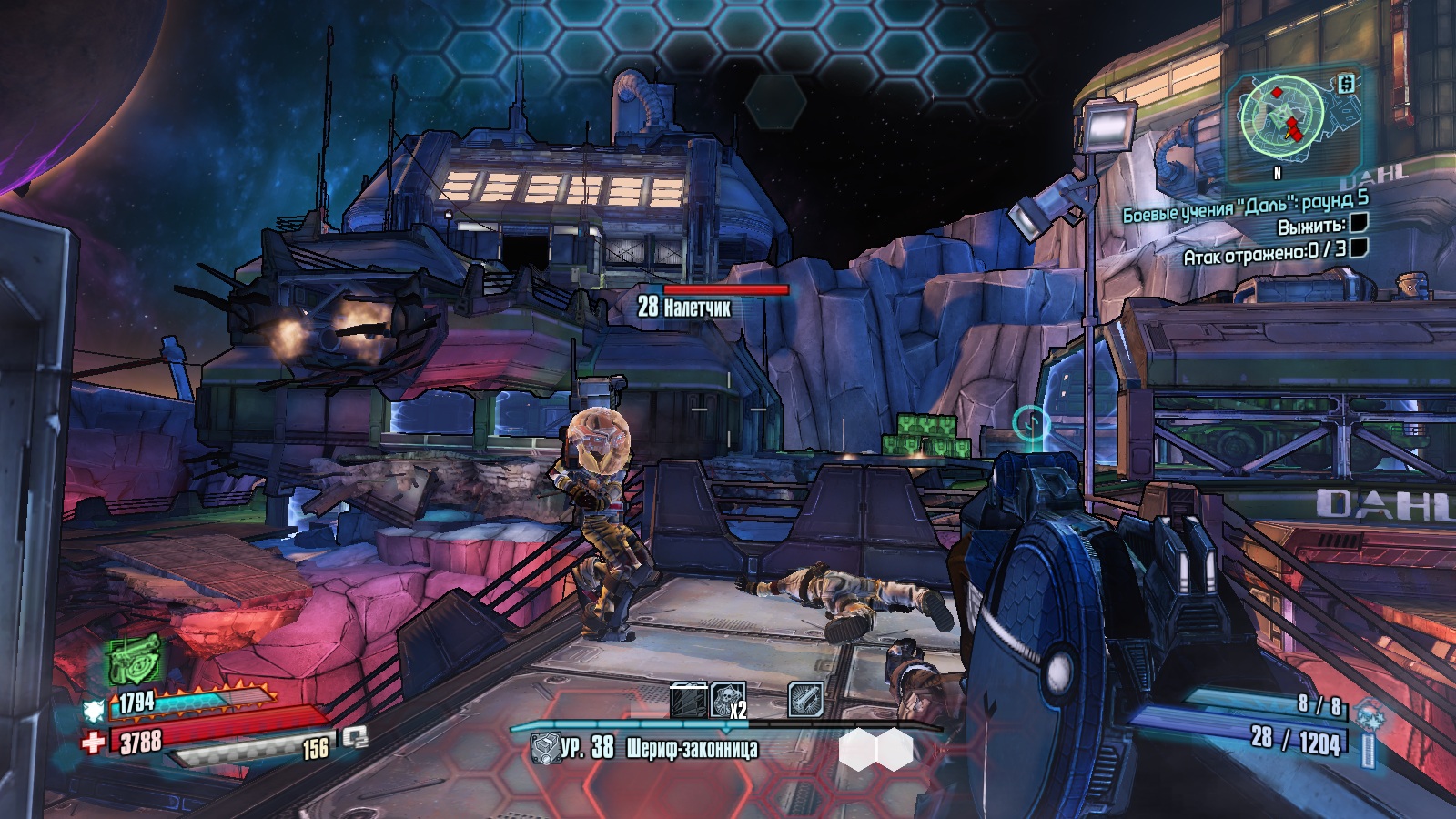Open the "Даль" round 5 mission tracker
Image resolution: width=1456 pixels, height=819 pixels.
tap(1244, 206)
